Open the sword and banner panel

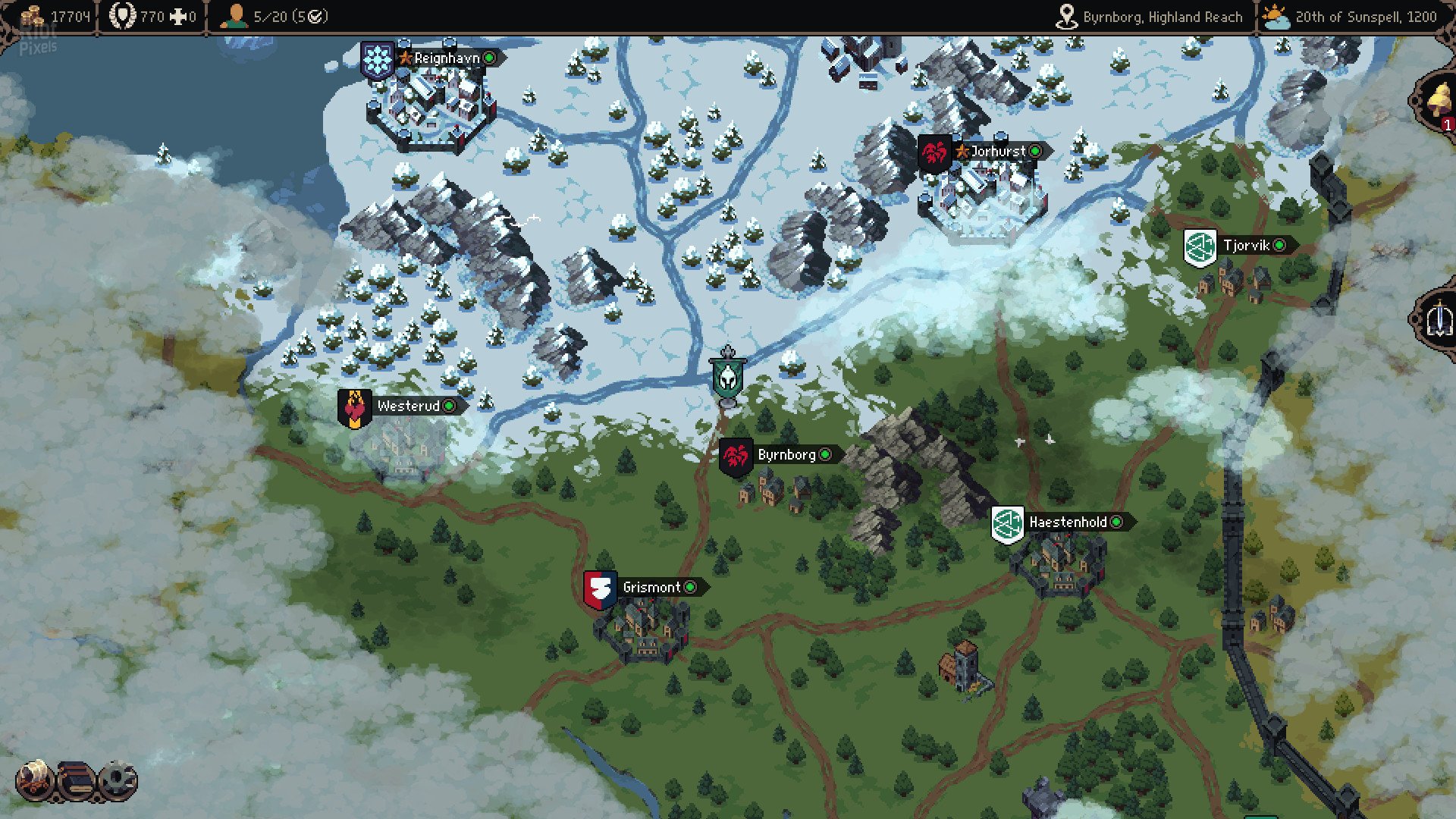1439,318
